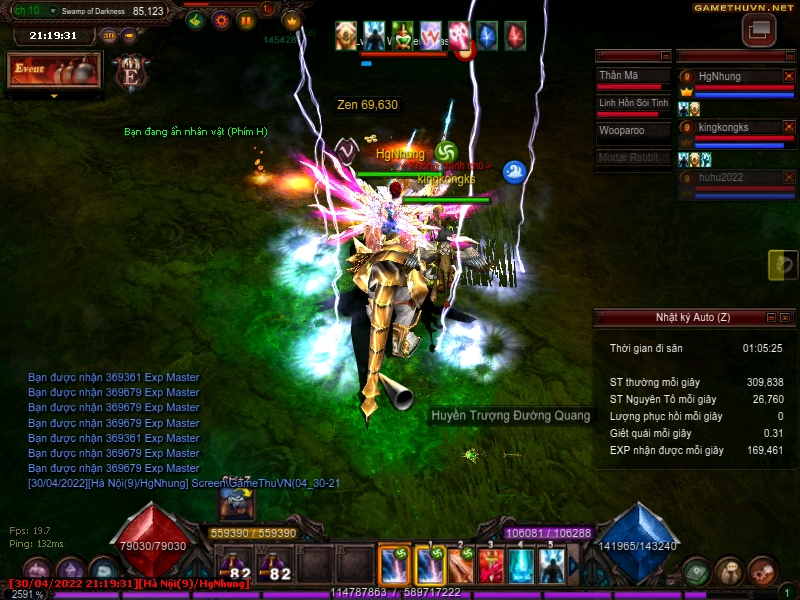
Task: Open the channel dropdown next to ch.10
Action: coord(51,10)
